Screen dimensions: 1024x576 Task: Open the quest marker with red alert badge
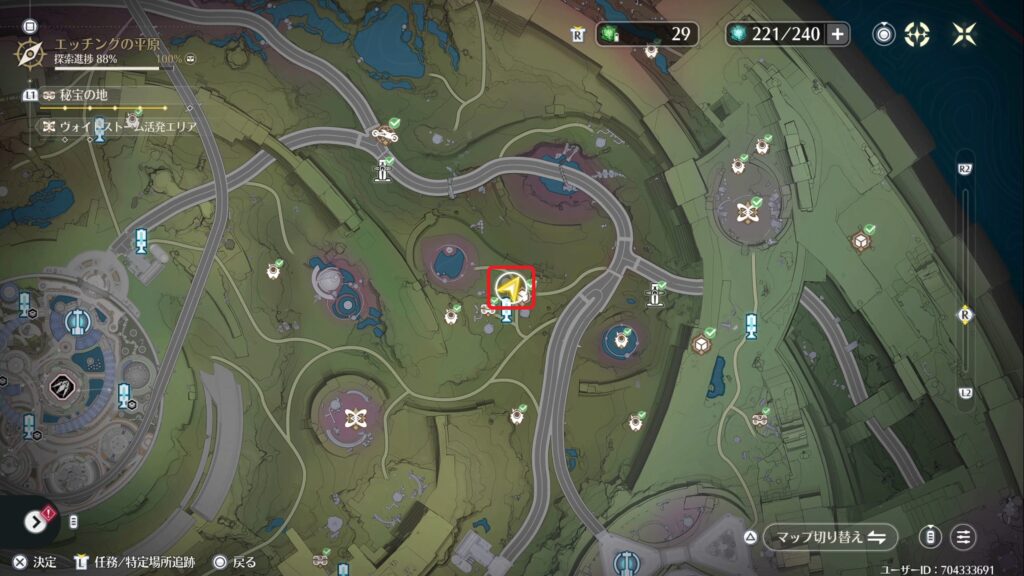(37, 521)
